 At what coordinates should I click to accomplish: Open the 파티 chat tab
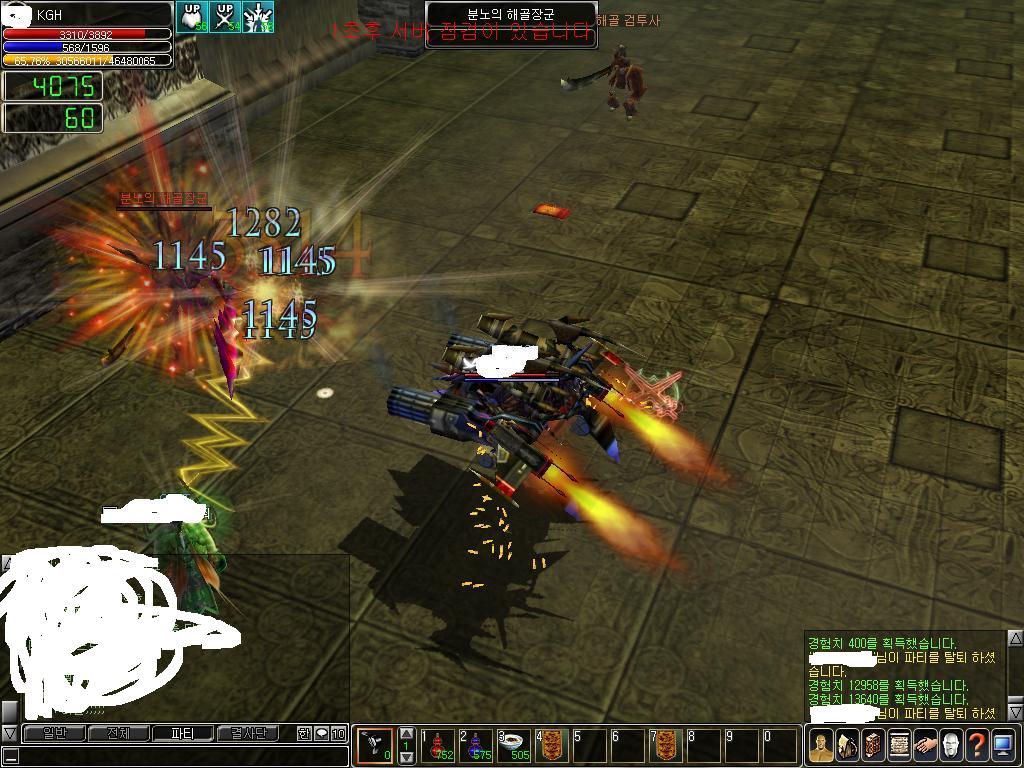(x=182, y=734)
